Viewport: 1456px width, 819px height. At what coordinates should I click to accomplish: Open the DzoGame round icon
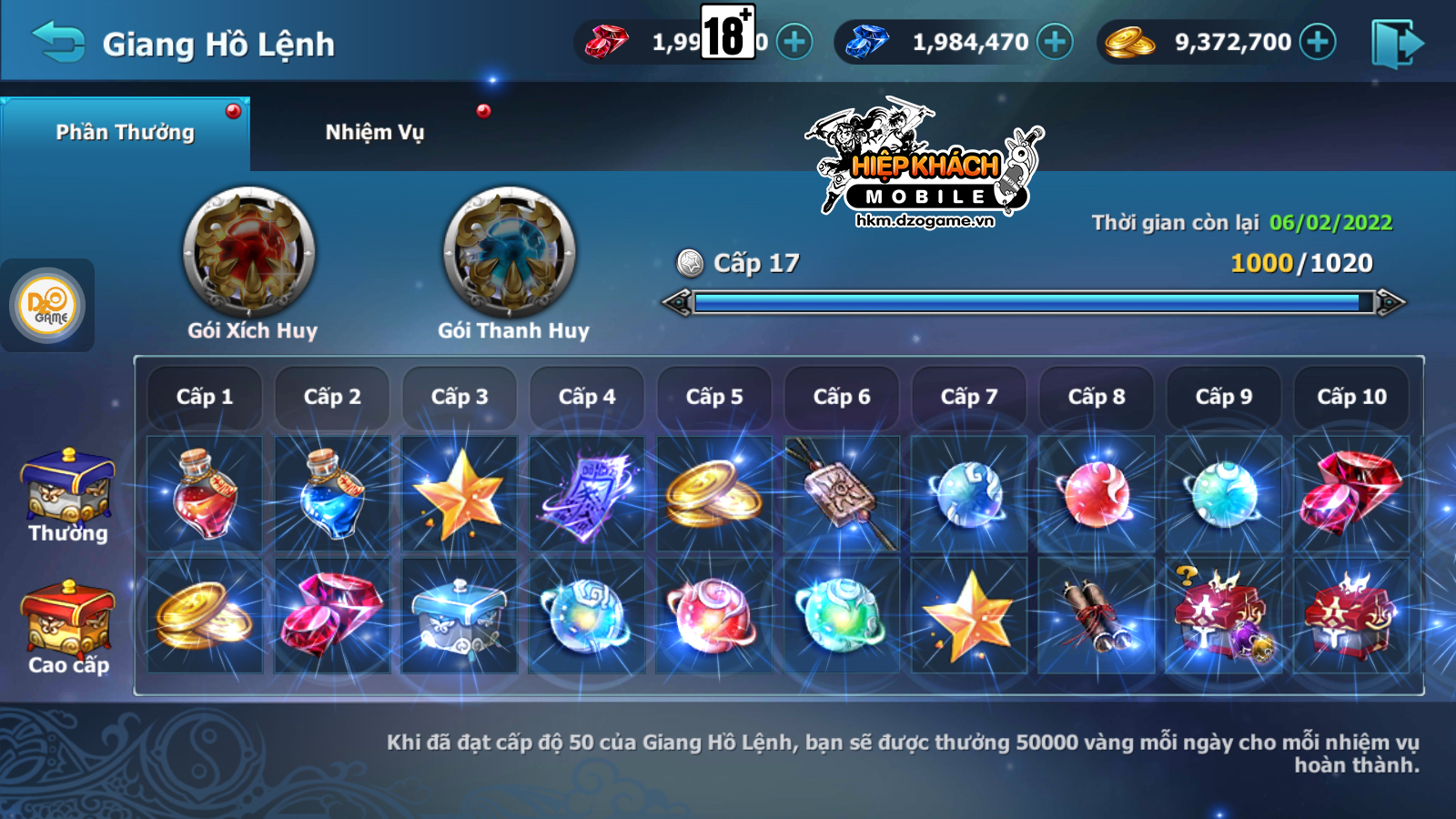point(47,306)
